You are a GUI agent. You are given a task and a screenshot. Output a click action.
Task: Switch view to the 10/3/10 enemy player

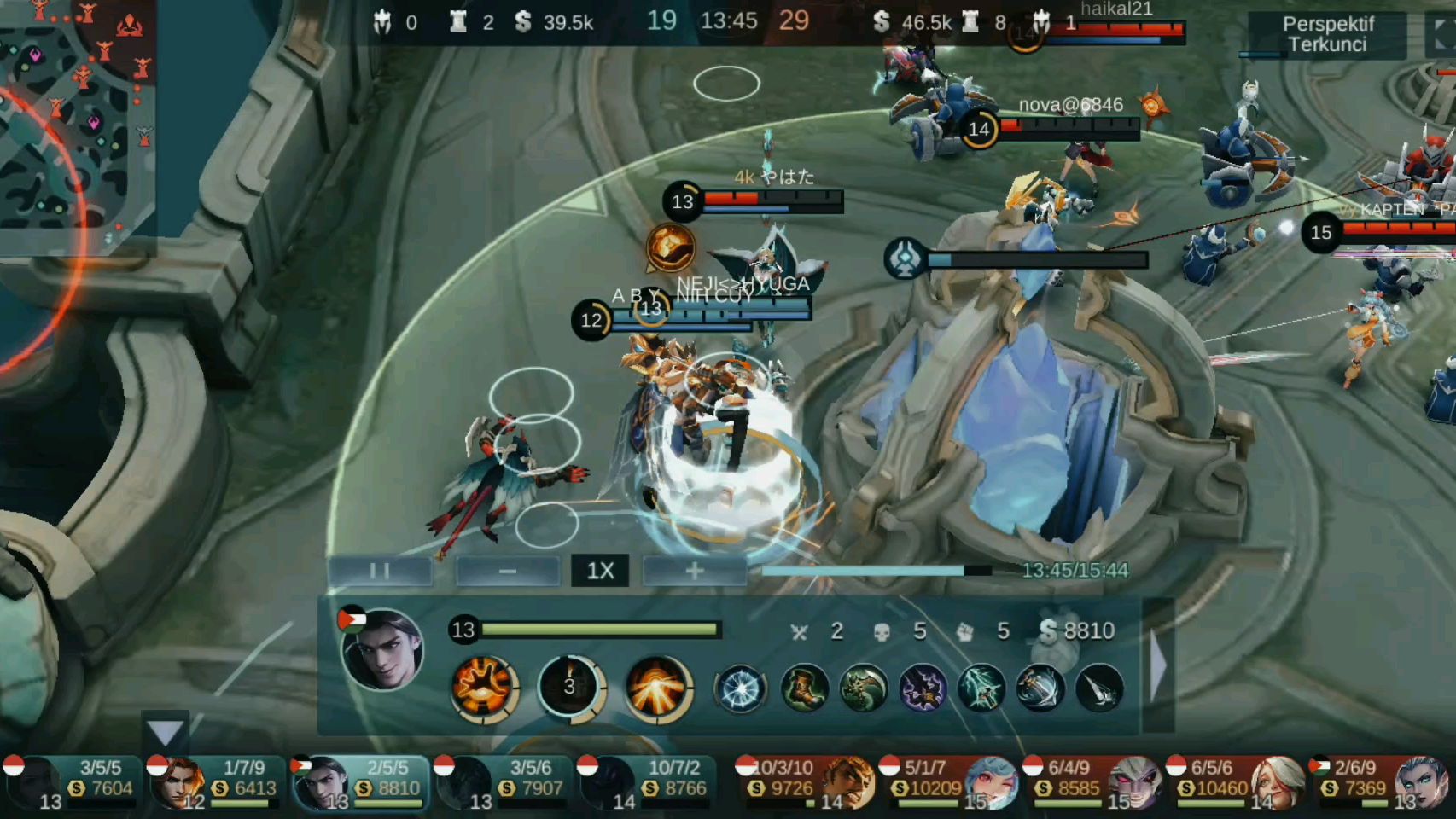(804, 781)
